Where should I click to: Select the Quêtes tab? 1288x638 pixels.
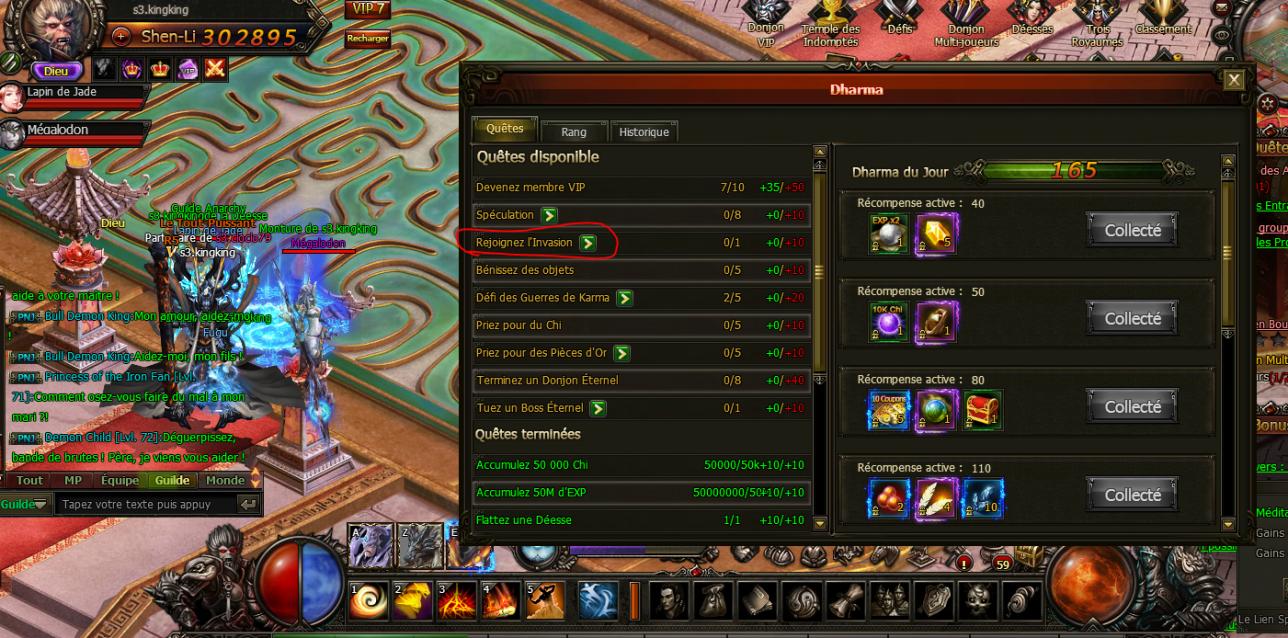click(x=504, y=129)
